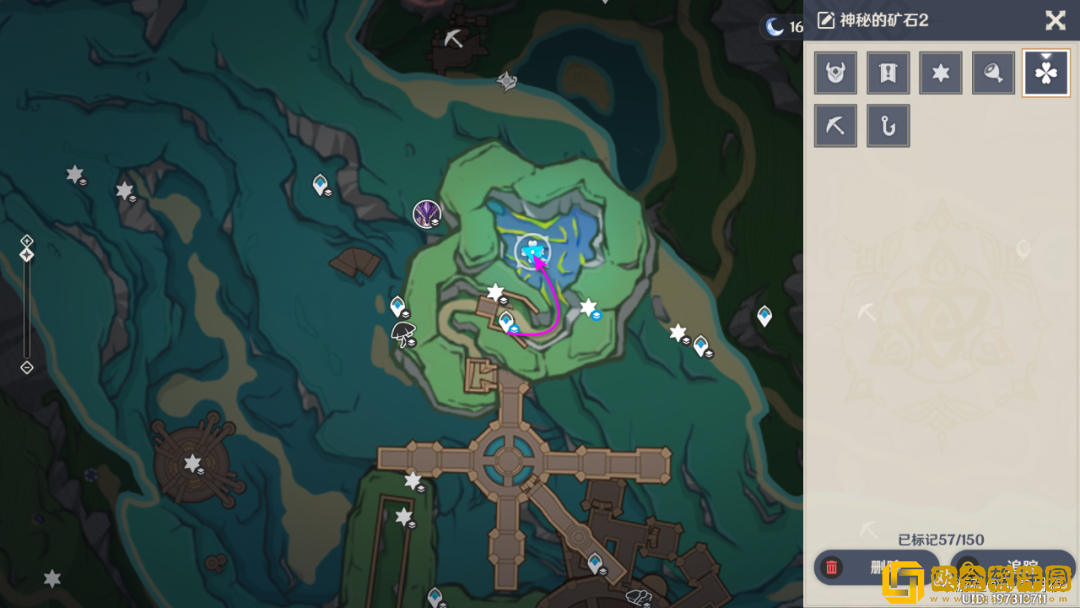This screenshot has width=1080, height=608.
Task: Edit the marker name 神秘的矿石2
Action: (x=826, y=21)
